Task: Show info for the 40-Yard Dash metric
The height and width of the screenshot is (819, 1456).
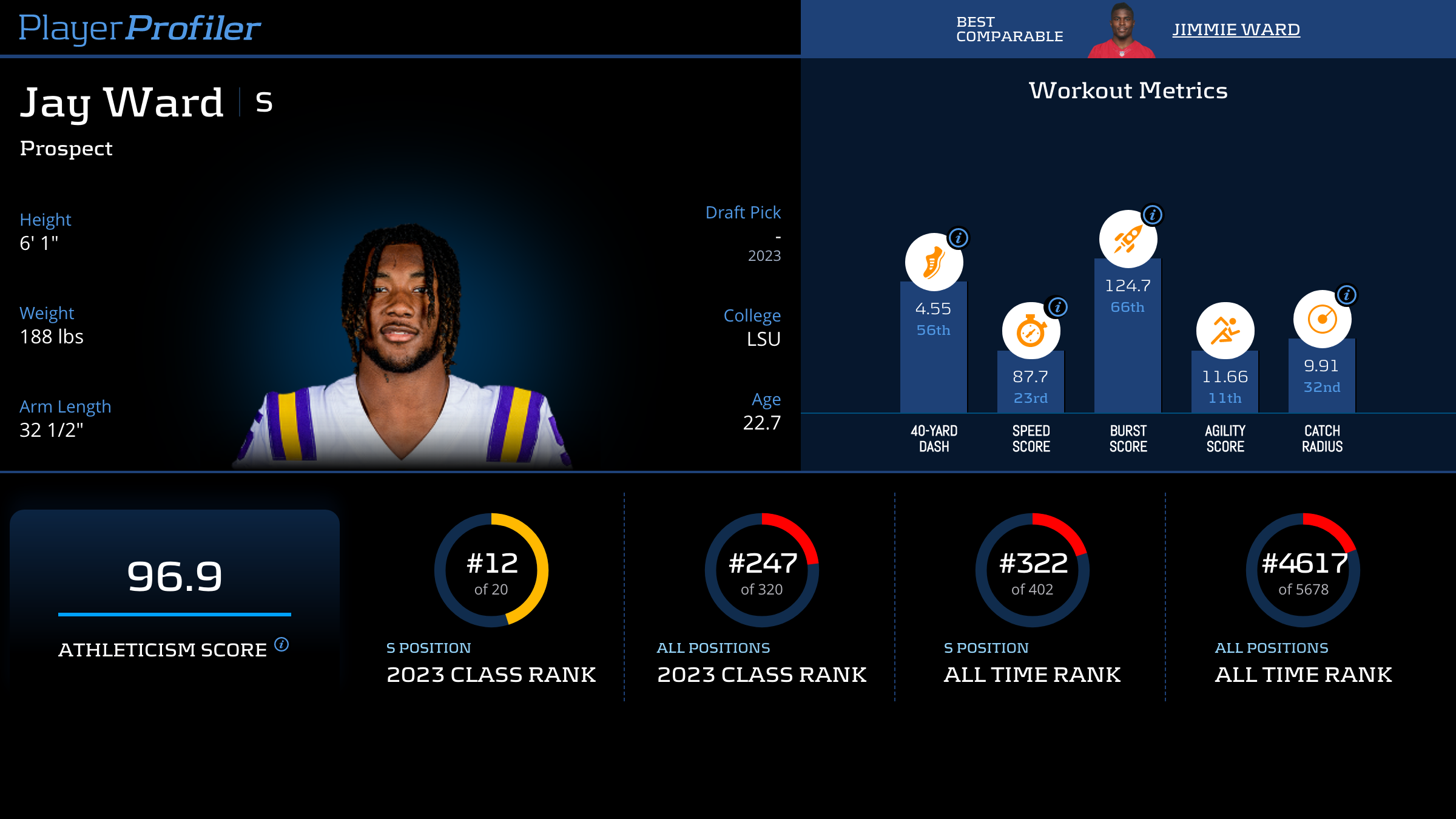Action: 959,238
